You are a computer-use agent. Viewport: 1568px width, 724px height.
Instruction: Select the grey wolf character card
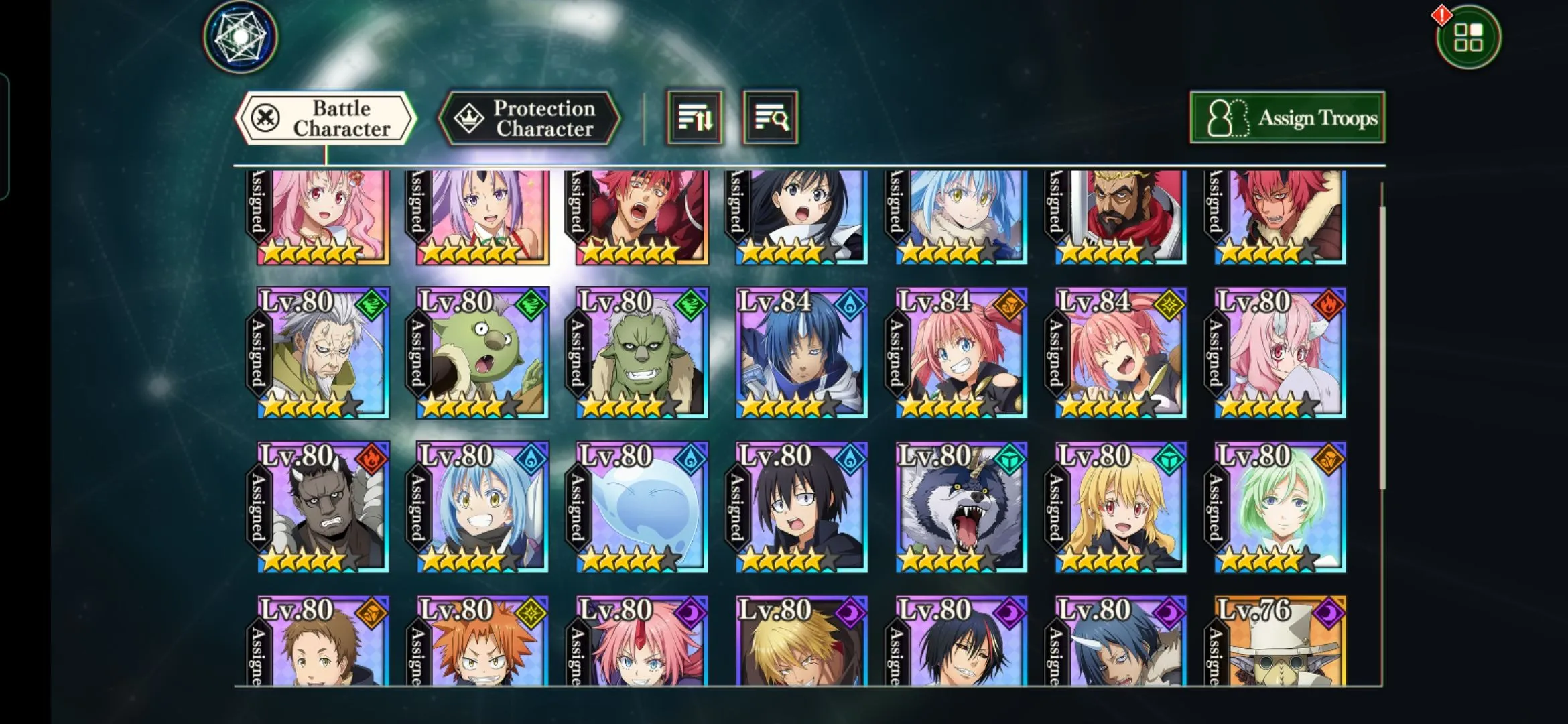pos(961,507)
